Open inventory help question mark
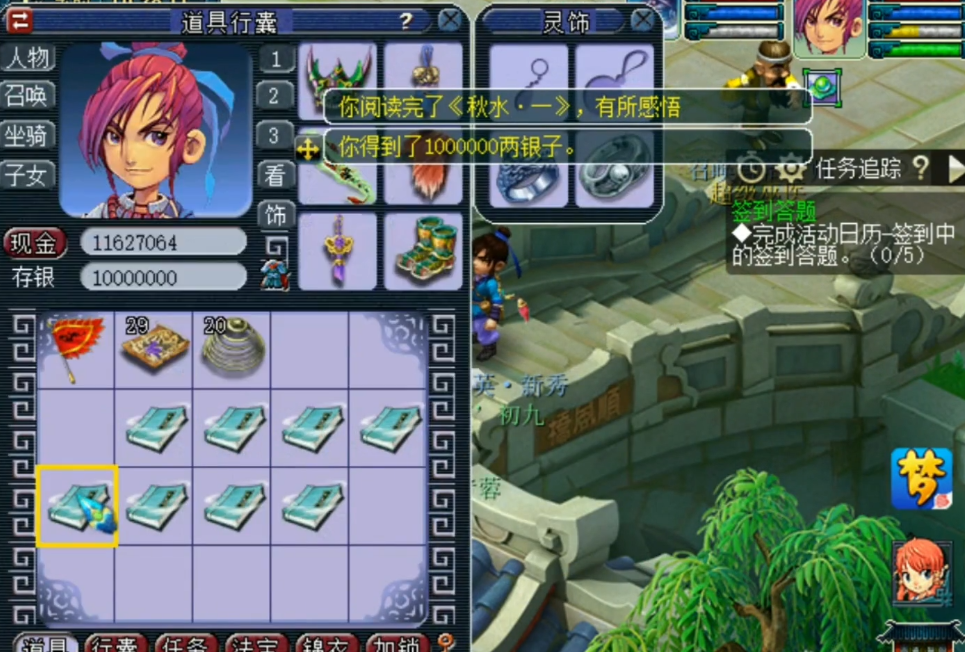The image size is (965, 652). [406, 20]
